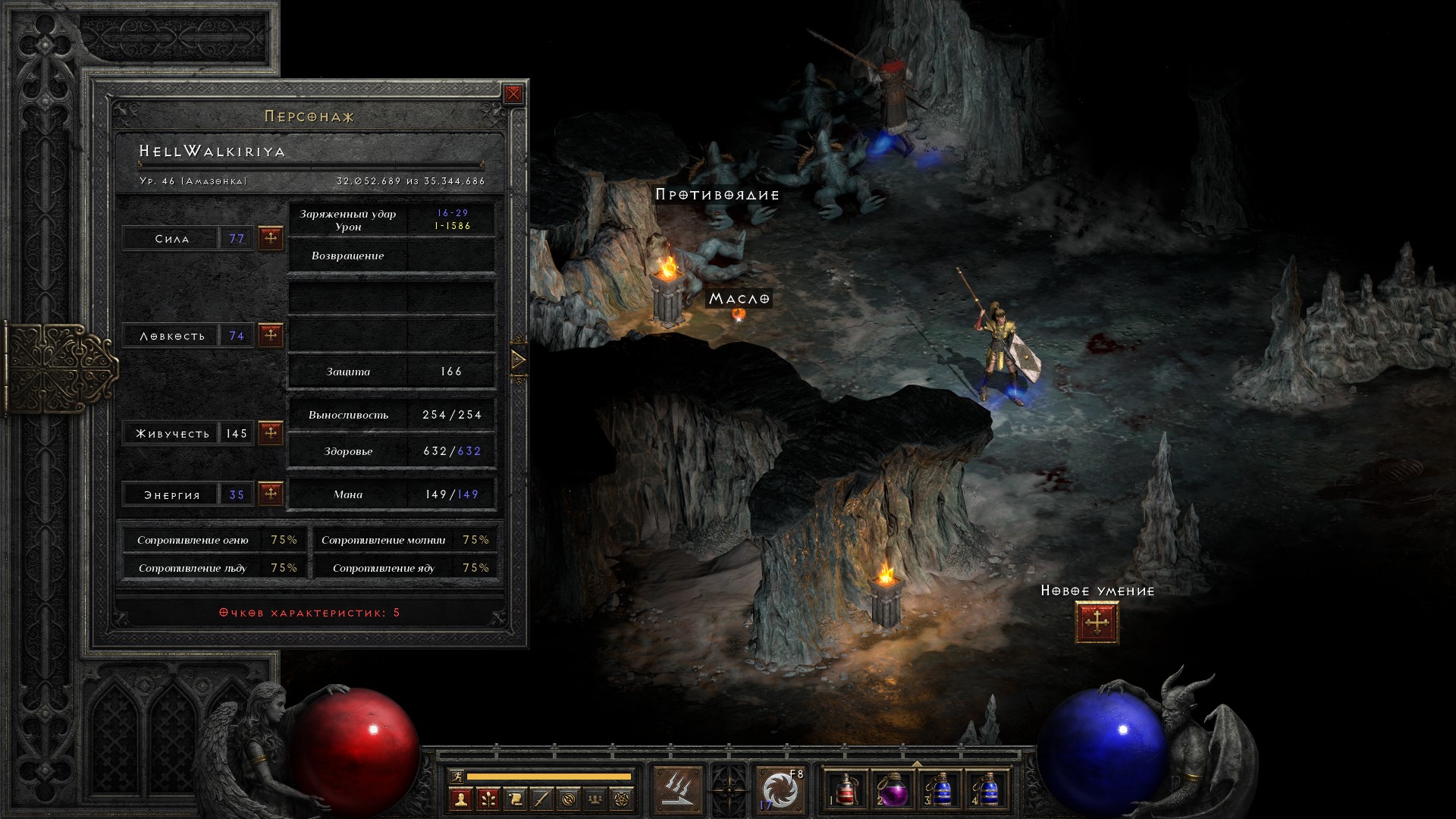Show the party icon with three figures
The image size is (1456, 819).
(596, 799)
